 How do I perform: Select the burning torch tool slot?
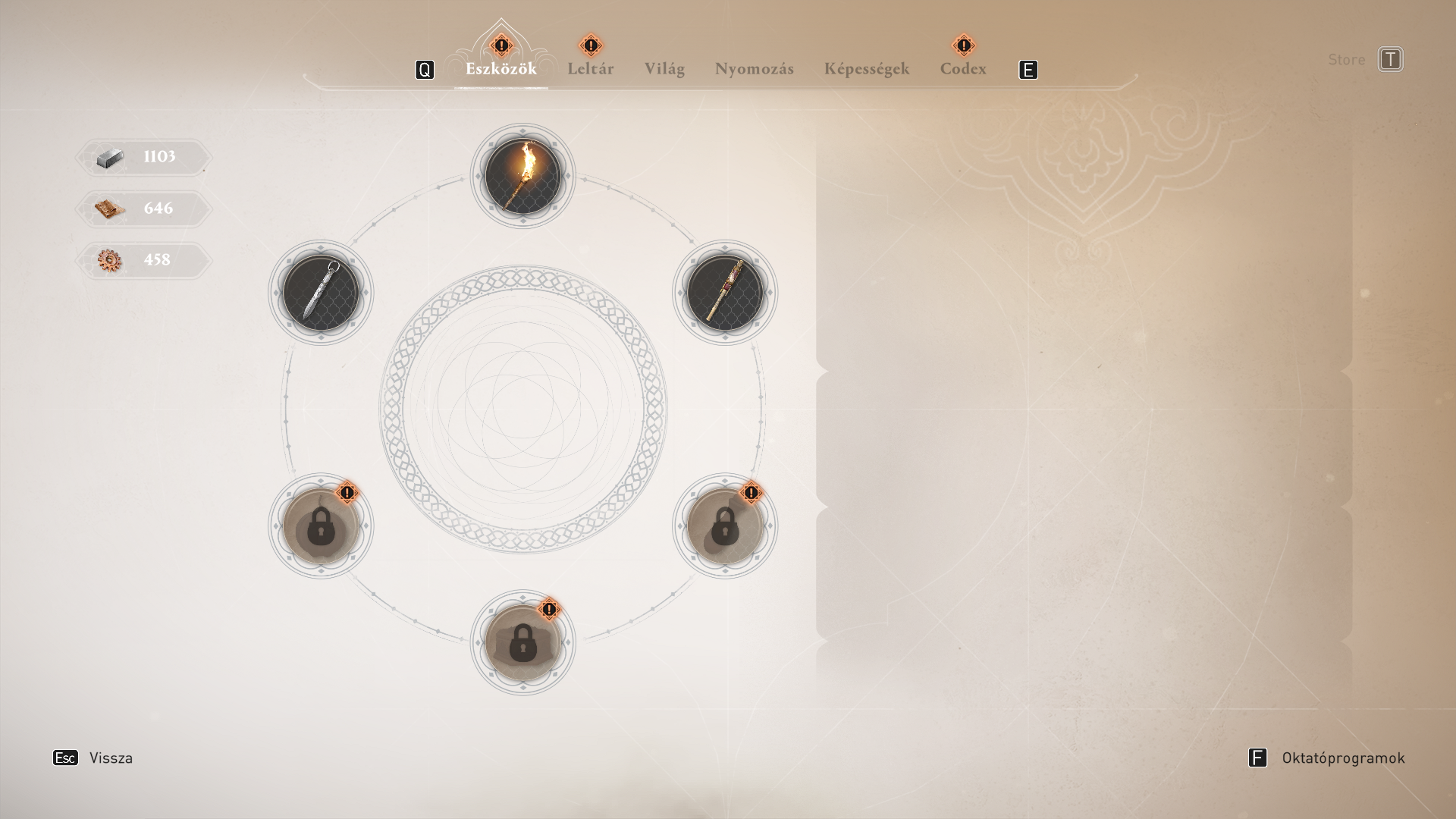click(522, 176)
